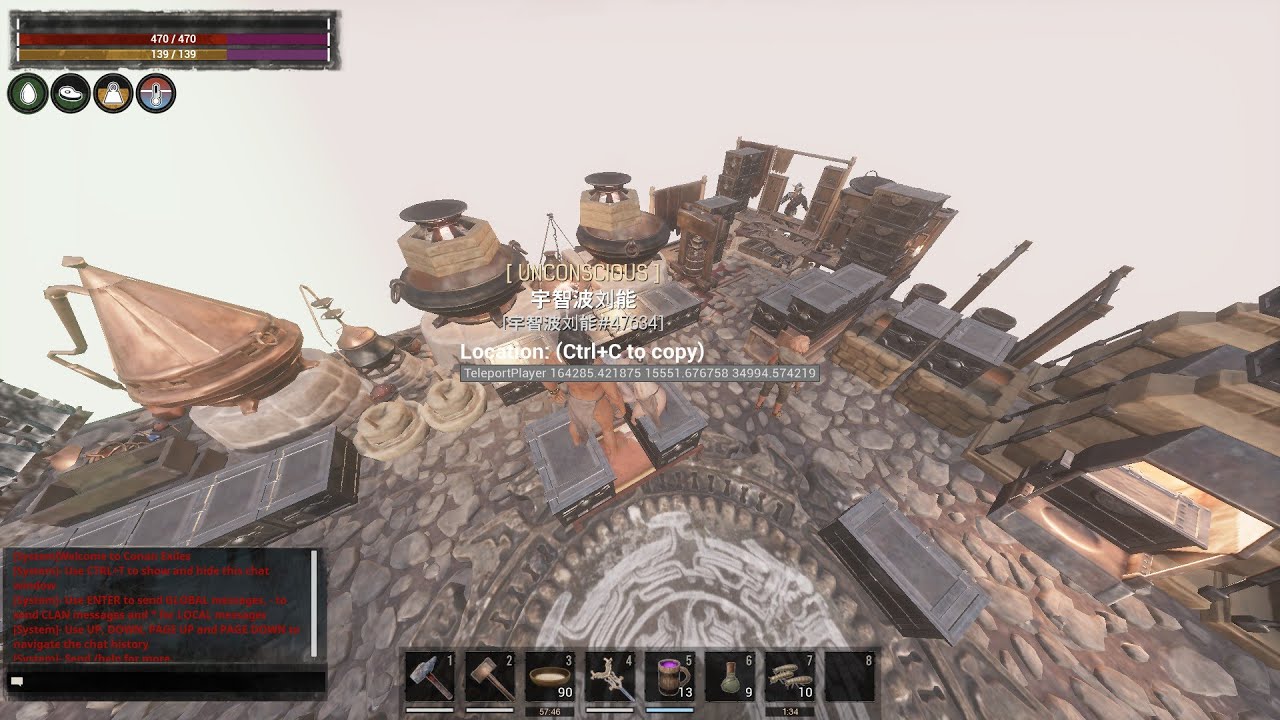Click the thermometer temperature status icon
Viewport: 1280px width, 720px height.
[x=156, y=93]
